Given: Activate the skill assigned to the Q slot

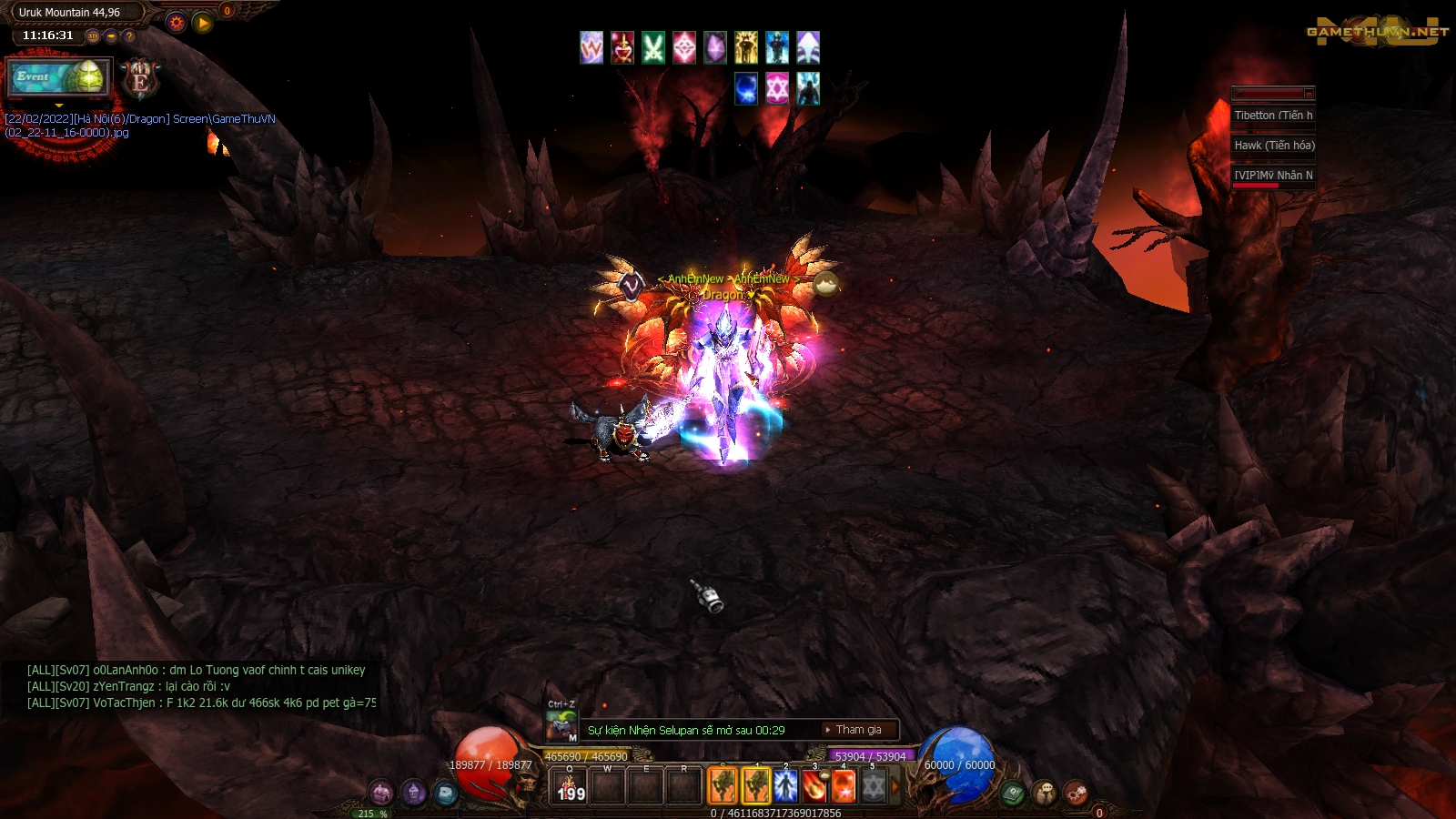Looking at the screenshot, I should tap(569, 789).
